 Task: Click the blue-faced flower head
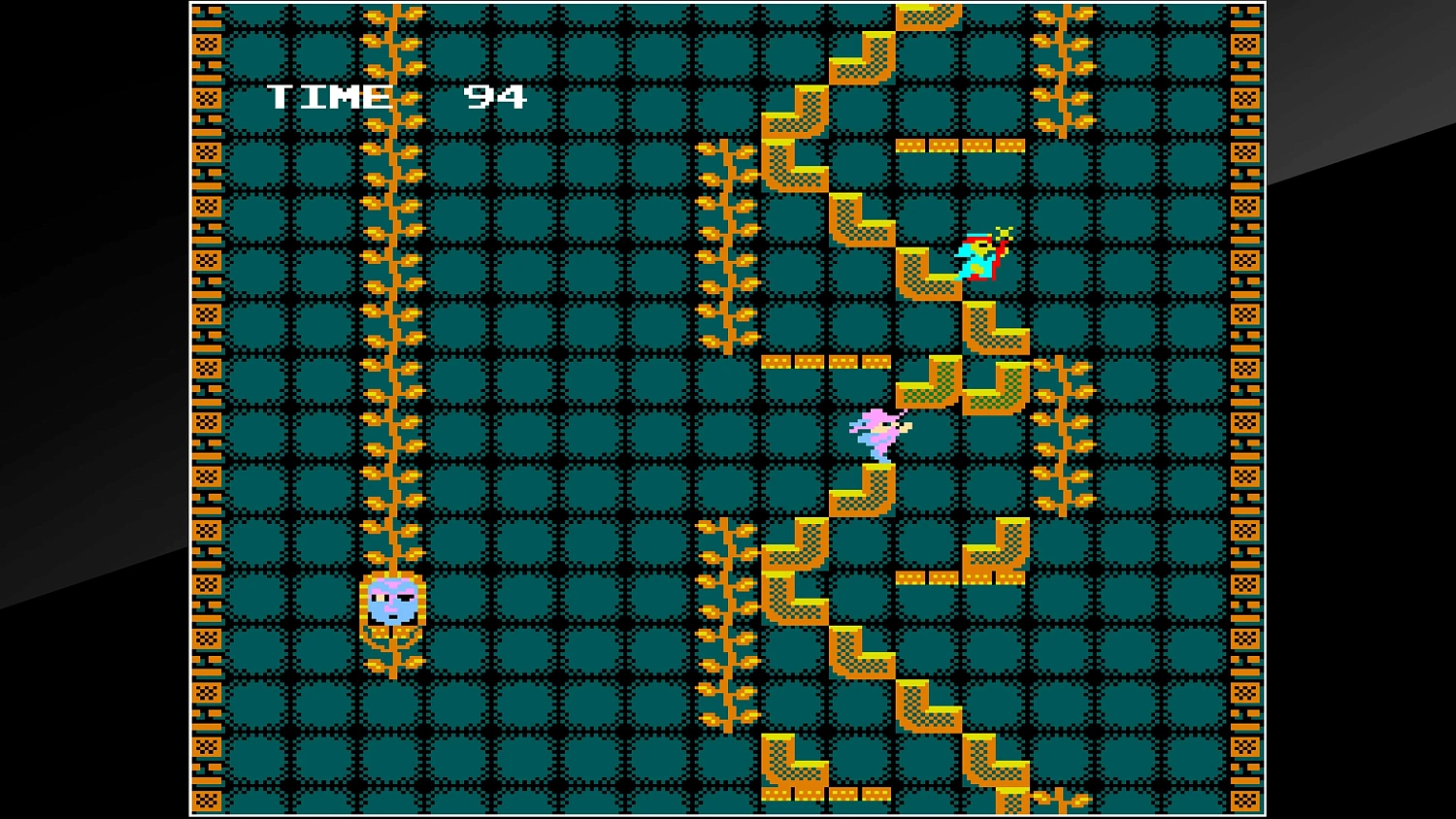pos(391,604)
